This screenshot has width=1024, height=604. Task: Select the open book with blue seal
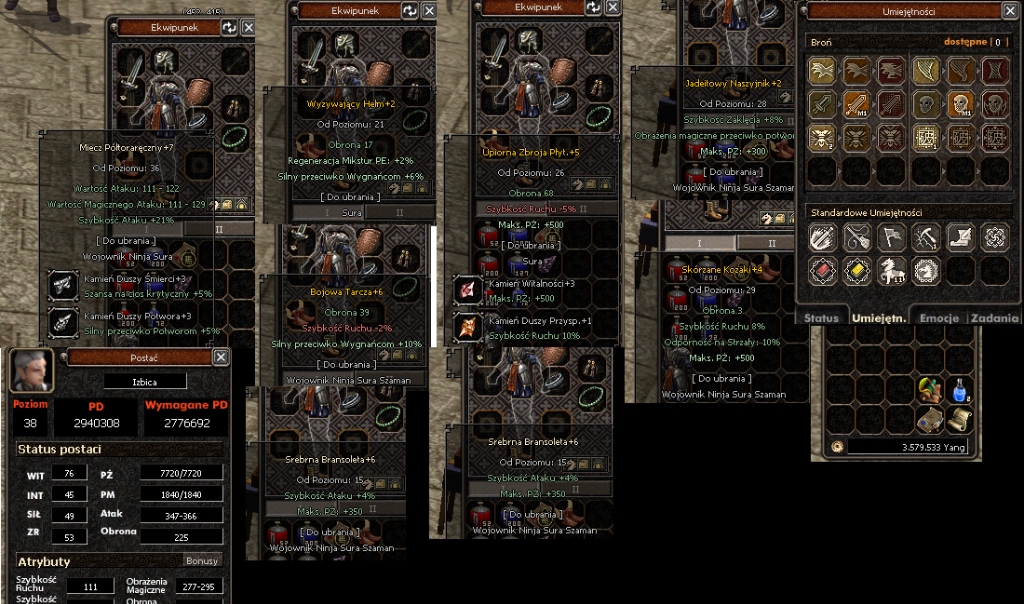click(929, 420)
